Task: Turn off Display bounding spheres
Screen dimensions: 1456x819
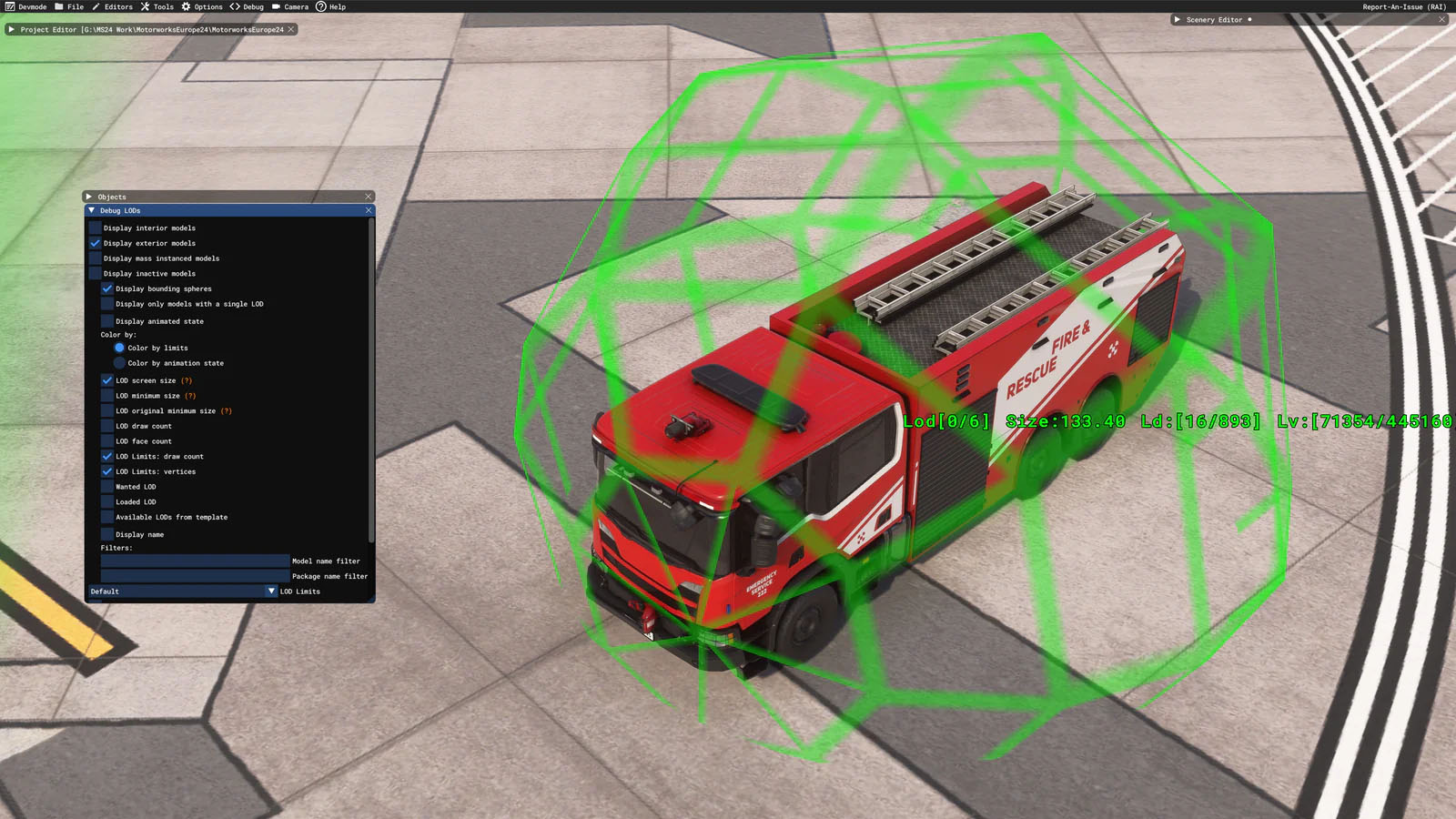Action: [x=107, y=288]
